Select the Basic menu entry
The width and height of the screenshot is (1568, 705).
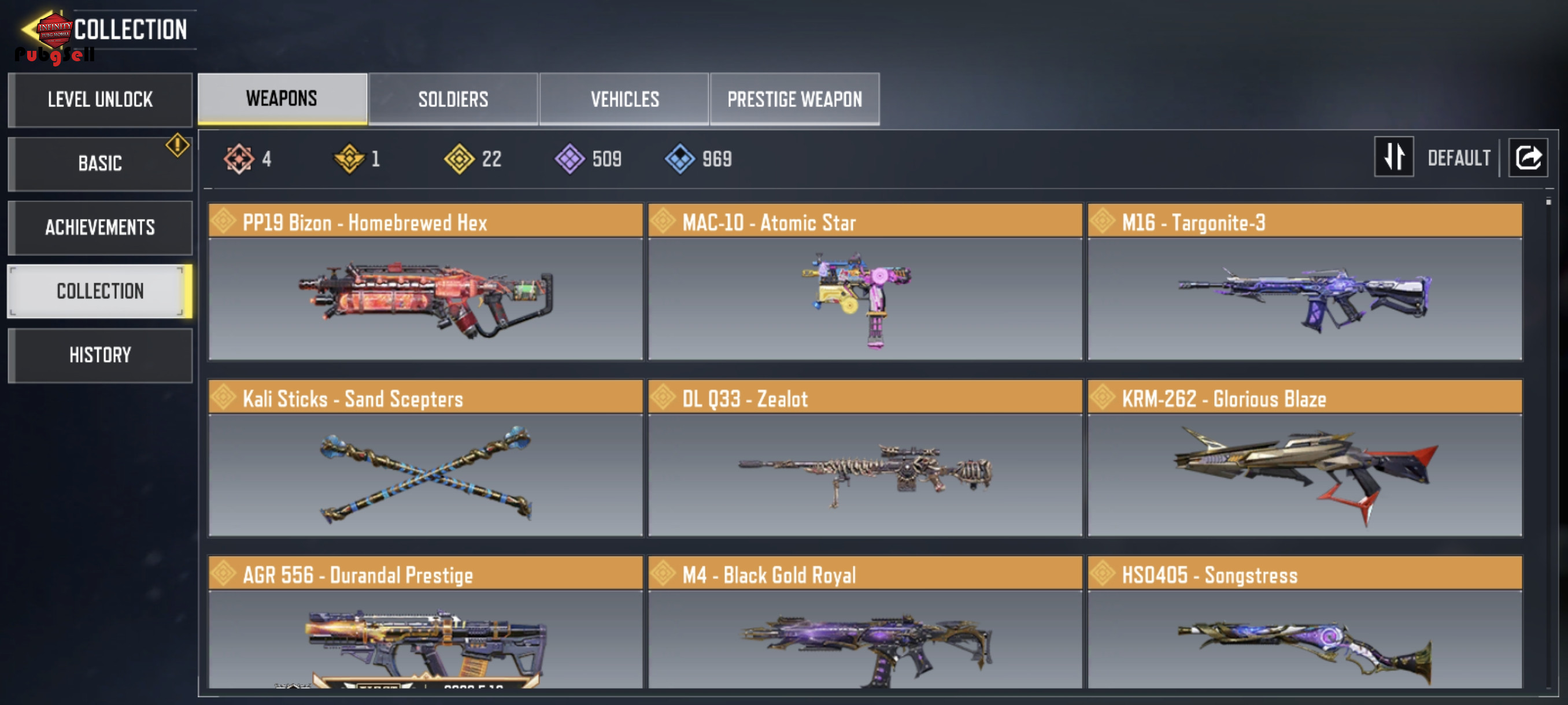coord(101,164)
